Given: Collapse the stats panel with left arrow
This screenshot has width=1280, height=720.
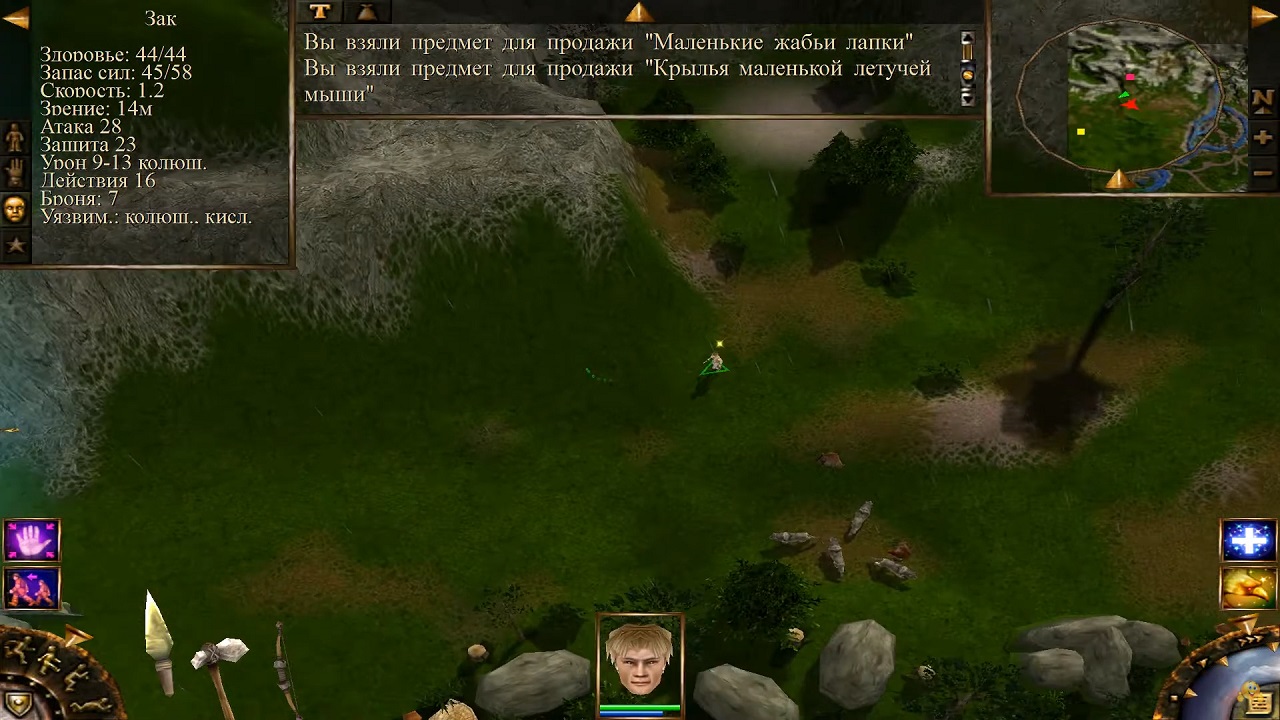Looking at the screenshot, I should (15, 17).
